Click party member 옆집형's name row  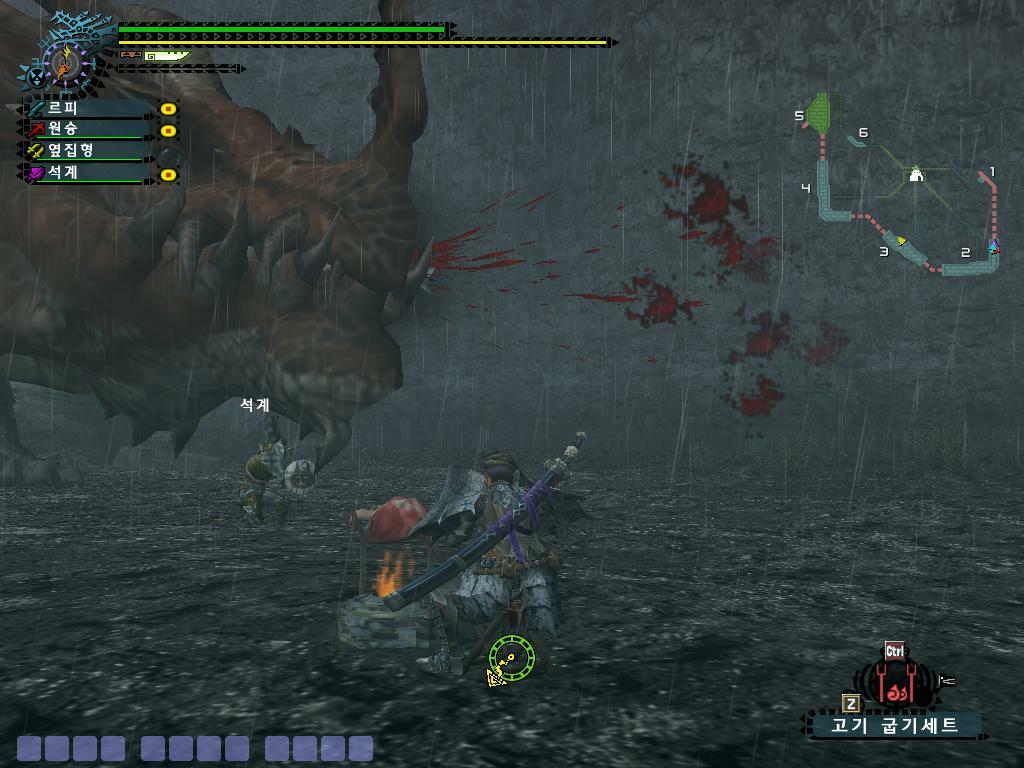tap(88, 151)
